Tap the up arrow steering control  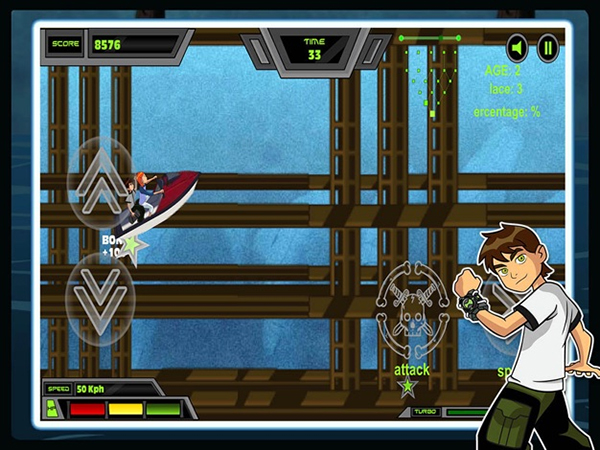tap(100, 180)
